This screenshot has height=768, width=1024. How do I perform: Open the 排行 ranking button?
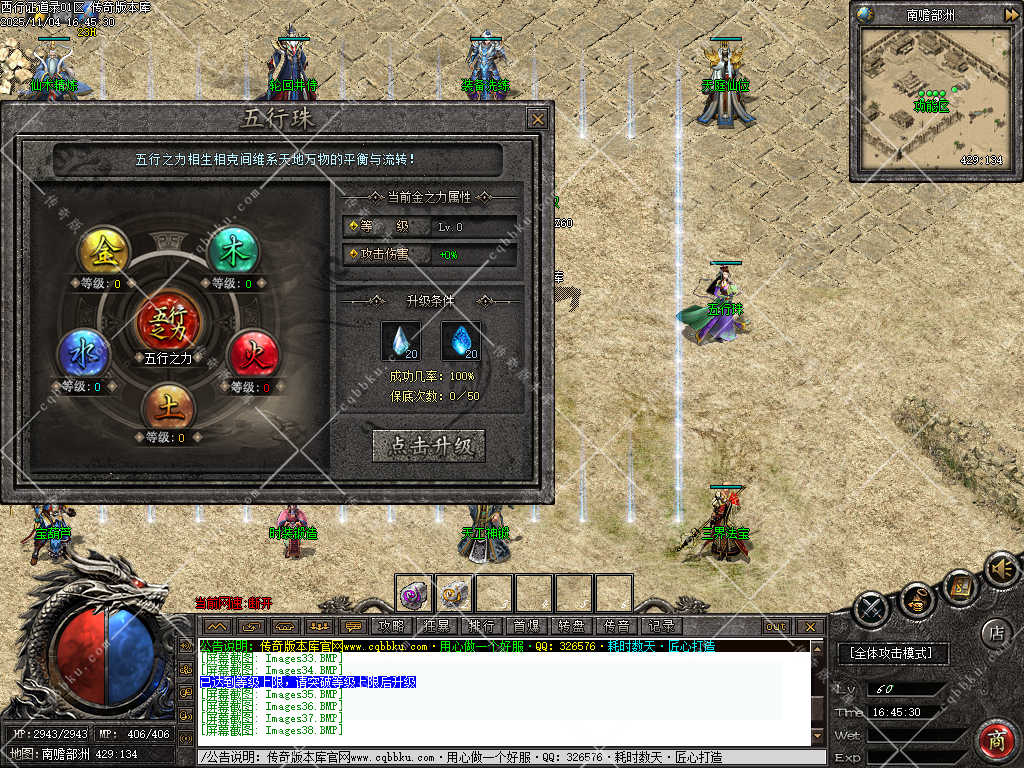481,626
